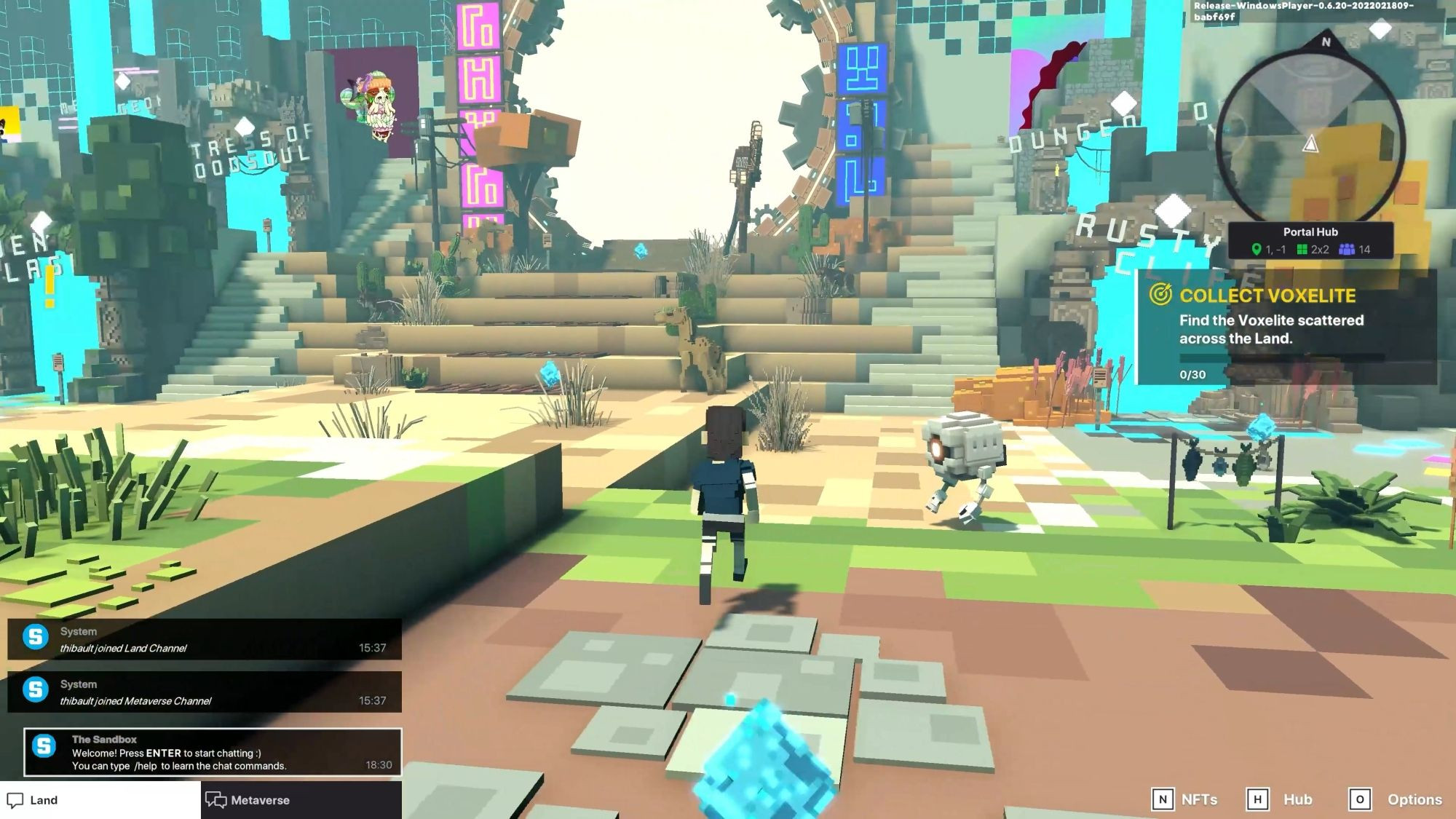Viewport: 1456px width, 819px height.
Task: Open the Hub menu
Action: (x=1279, y=799)
